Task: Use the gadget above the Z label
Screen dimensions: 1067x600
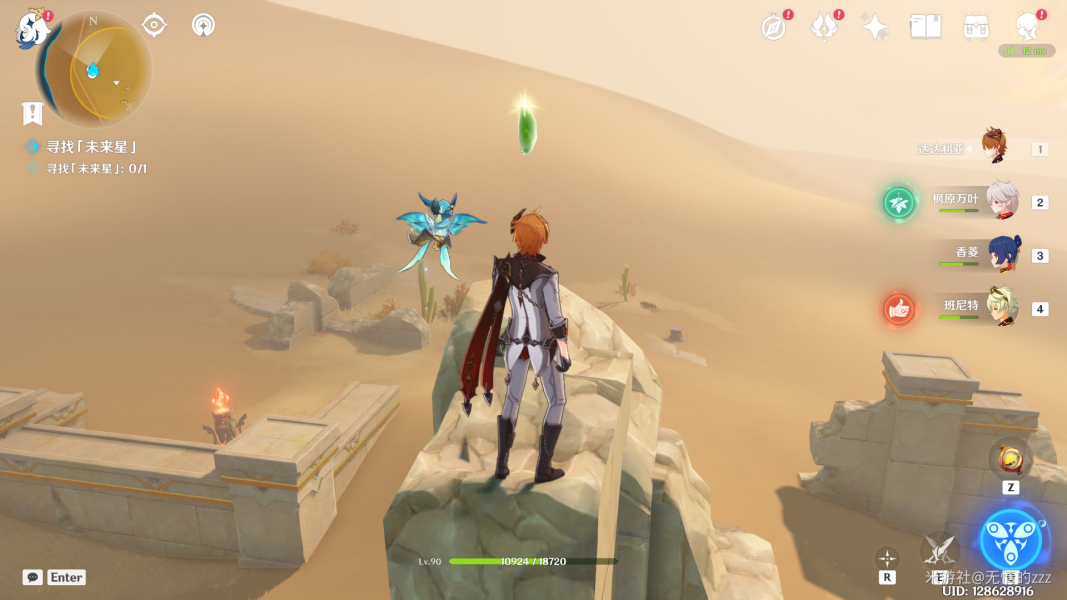Action: [1010, 460]
